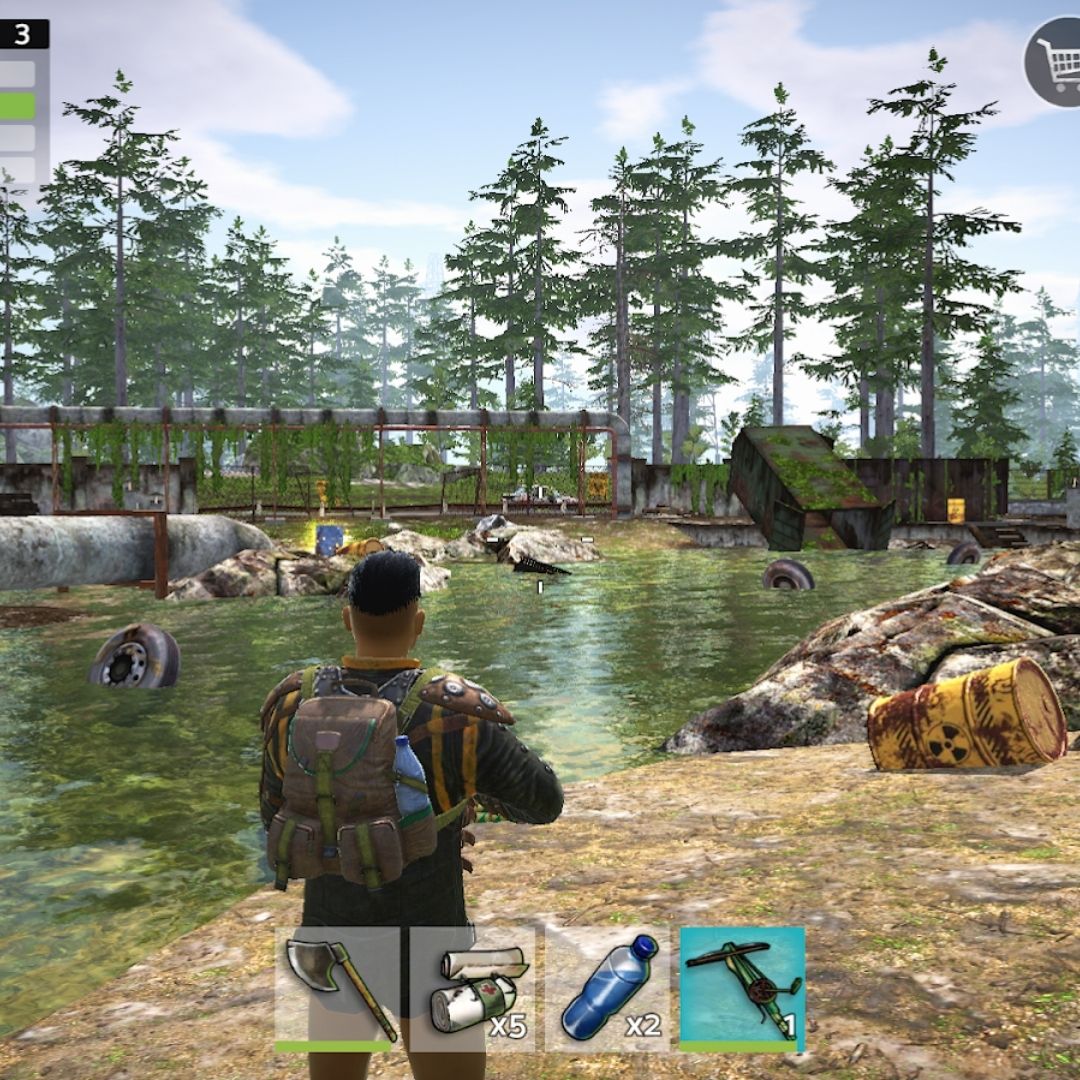This screenshot has width=1080, height=1080.
Task: Use the bandages in the hotbar
Action: 472,988
